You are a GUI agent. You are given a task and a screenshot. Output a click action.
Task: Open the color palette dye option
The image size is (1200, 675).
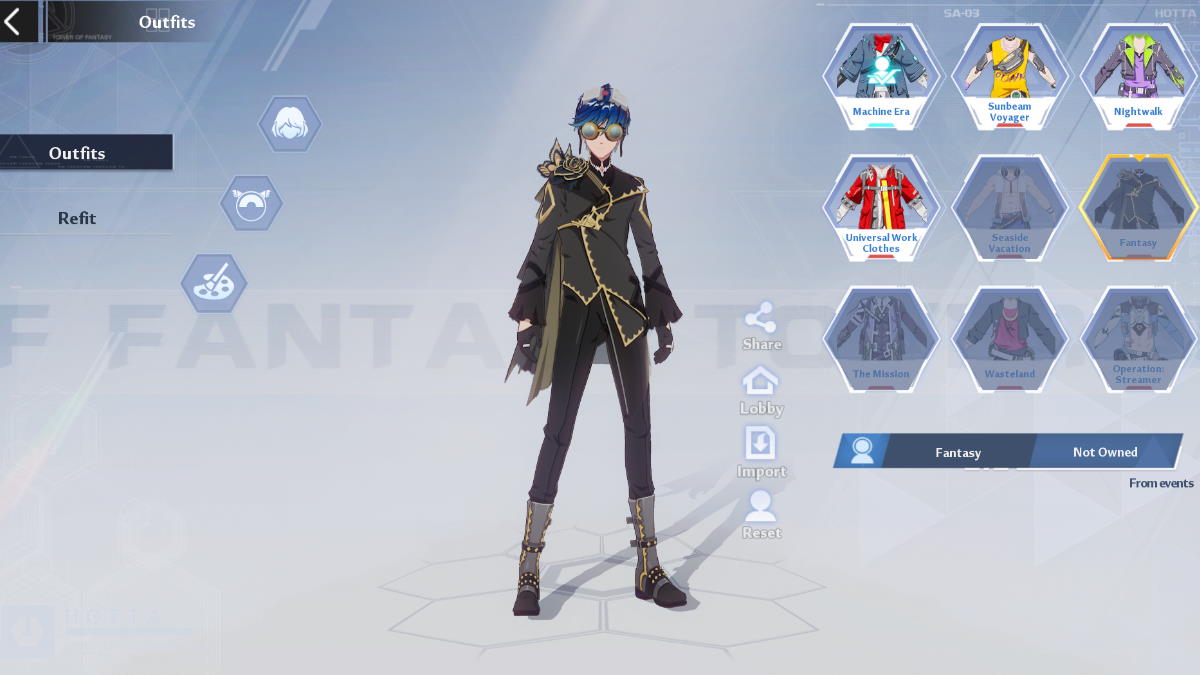pyautogui.click(x=214, y=283)
